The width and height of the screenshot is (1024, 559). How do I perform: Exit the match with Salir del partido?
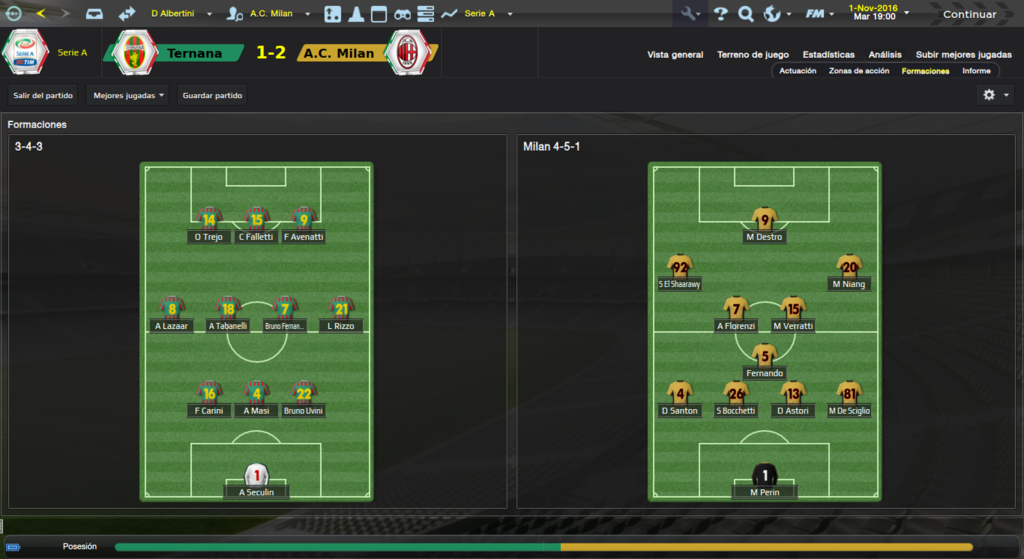[43, 95]
